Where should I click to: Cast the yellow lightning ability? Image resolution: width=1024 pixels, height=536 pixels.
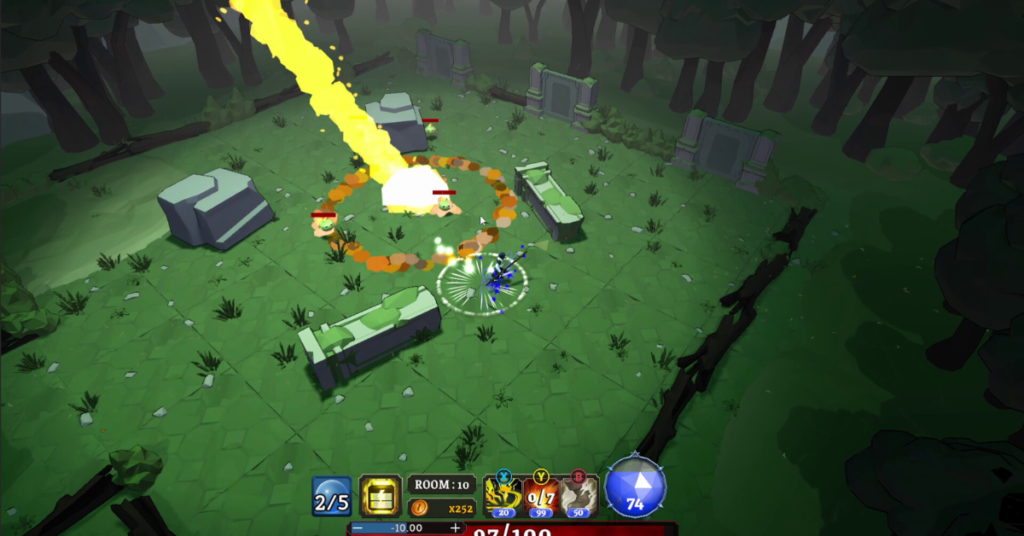501,495
